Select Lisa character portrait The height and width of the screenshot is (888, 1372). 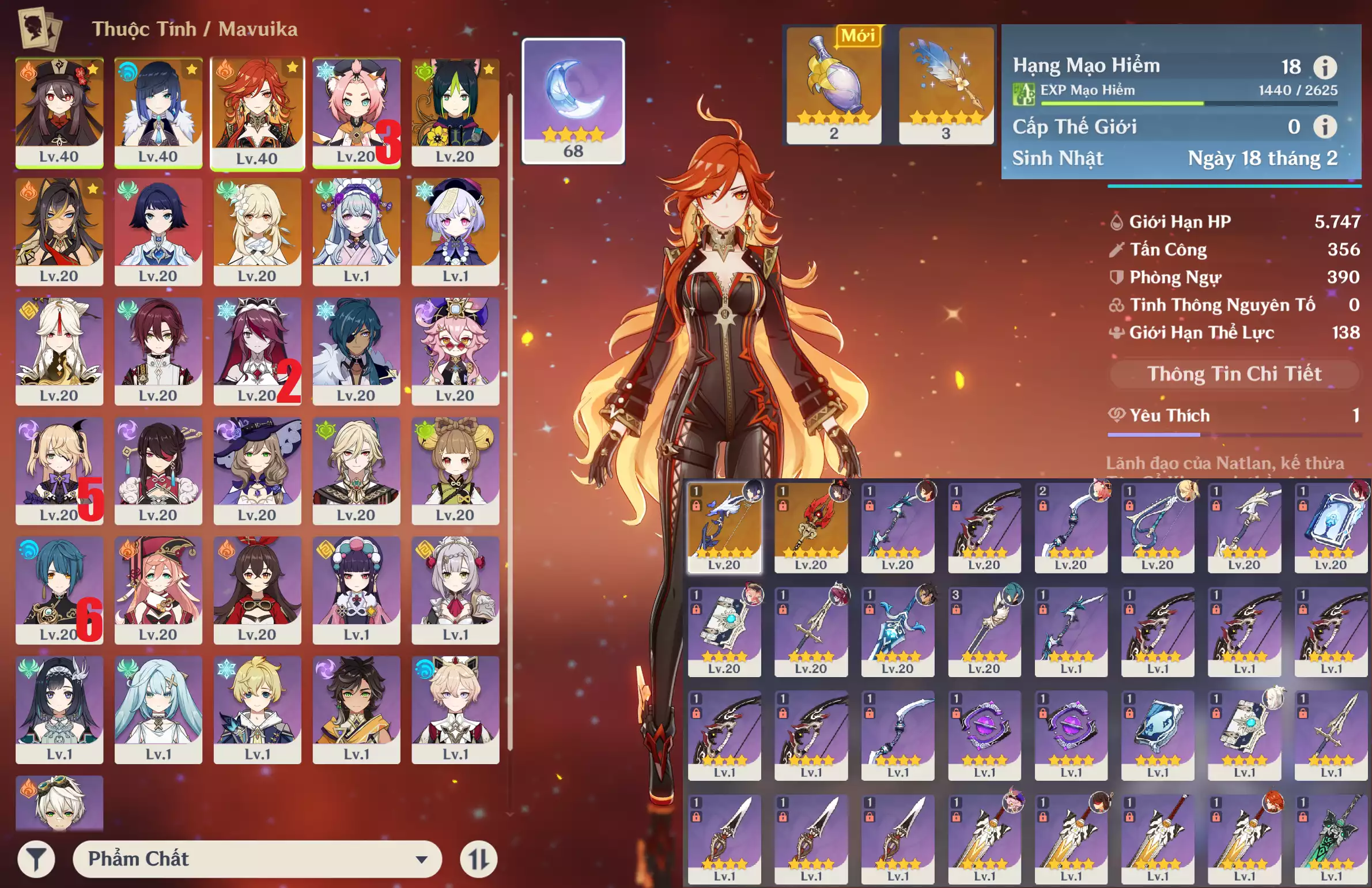[257, 470]
